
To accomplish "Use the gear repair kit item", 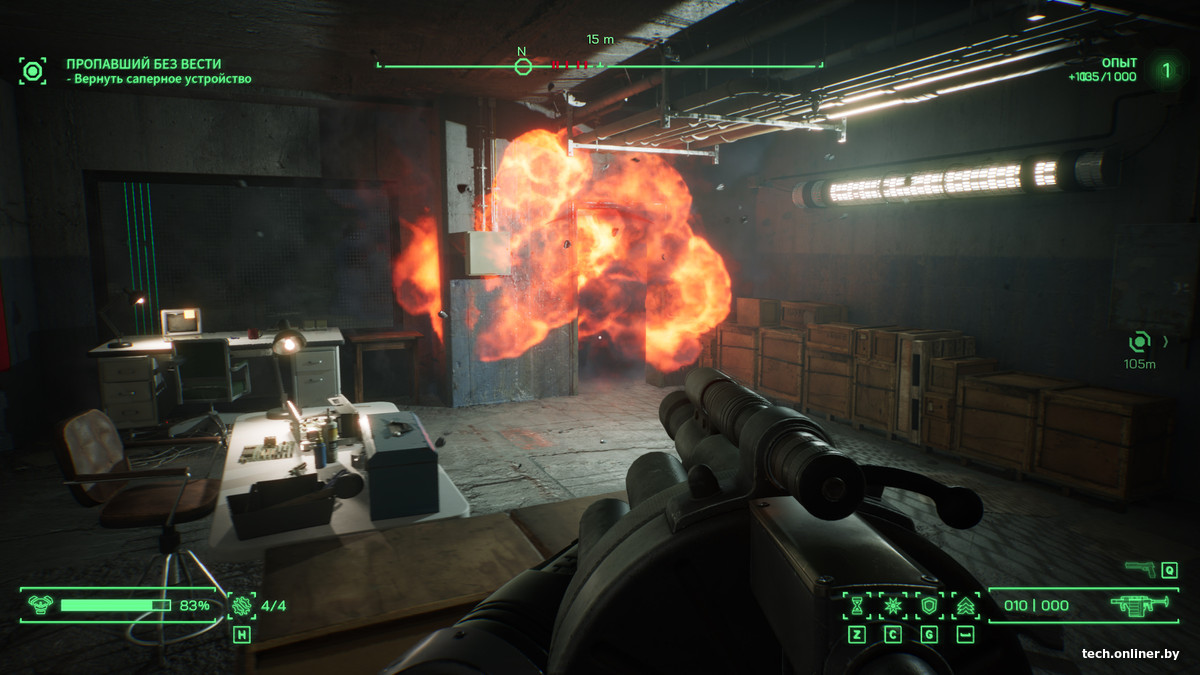I will point(242,605).
